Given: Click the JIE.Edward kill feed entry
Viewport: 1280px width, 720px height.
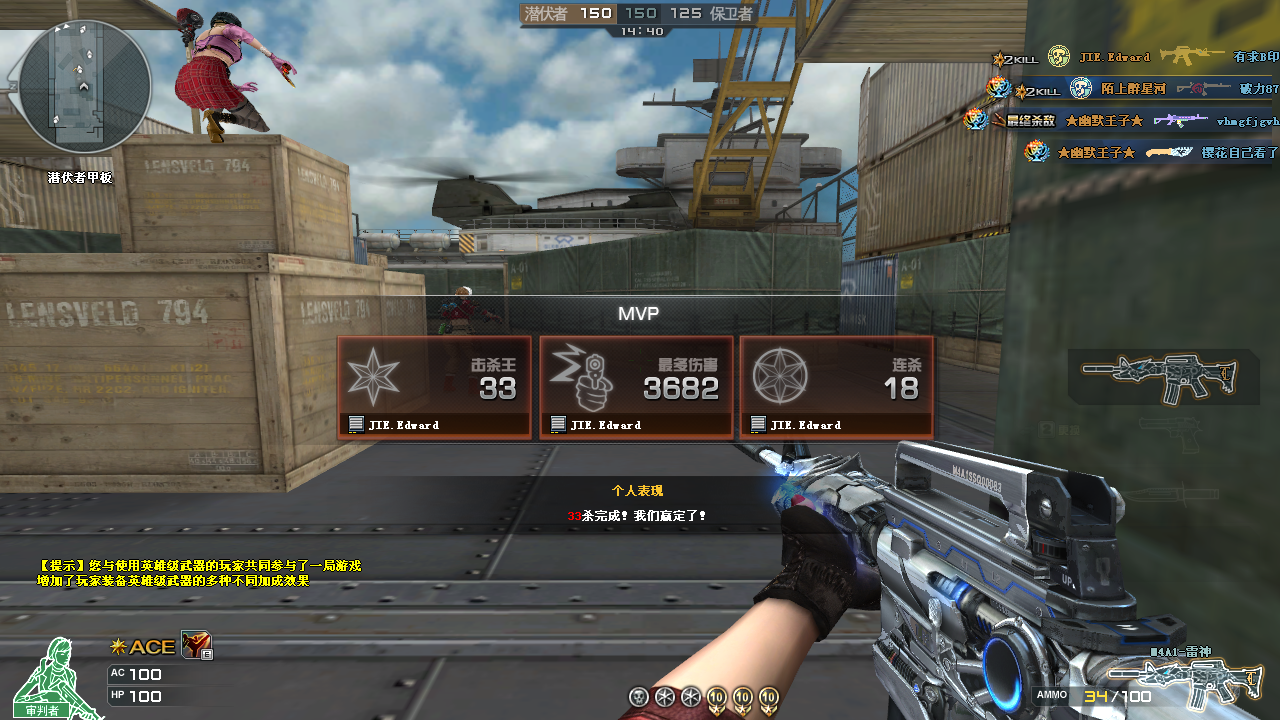Looking at the screenshot, I should click(x=1134, y=57).
